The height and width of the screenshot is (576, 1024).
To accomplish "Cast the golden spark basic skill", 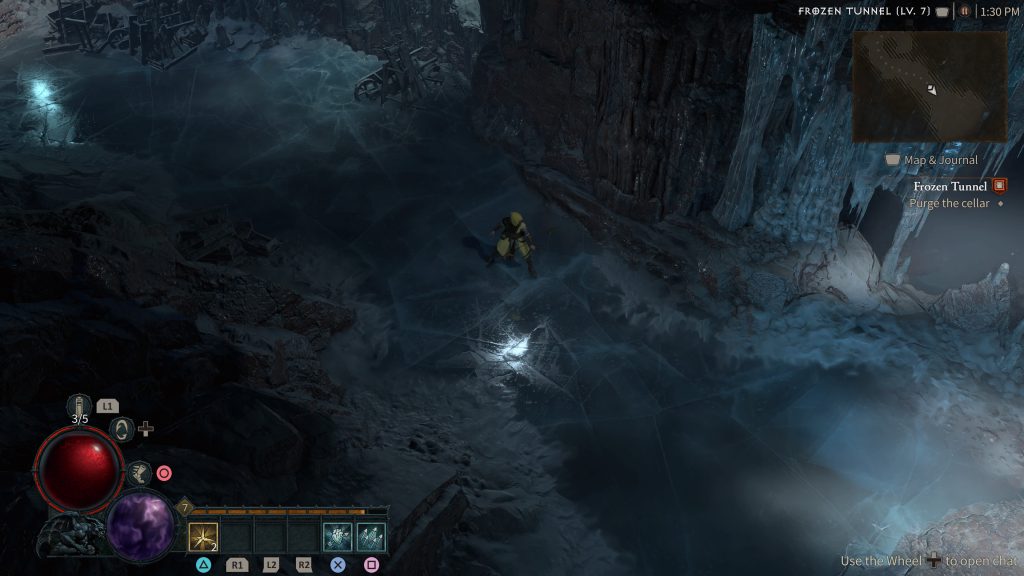I will click(x=203, y=537).
